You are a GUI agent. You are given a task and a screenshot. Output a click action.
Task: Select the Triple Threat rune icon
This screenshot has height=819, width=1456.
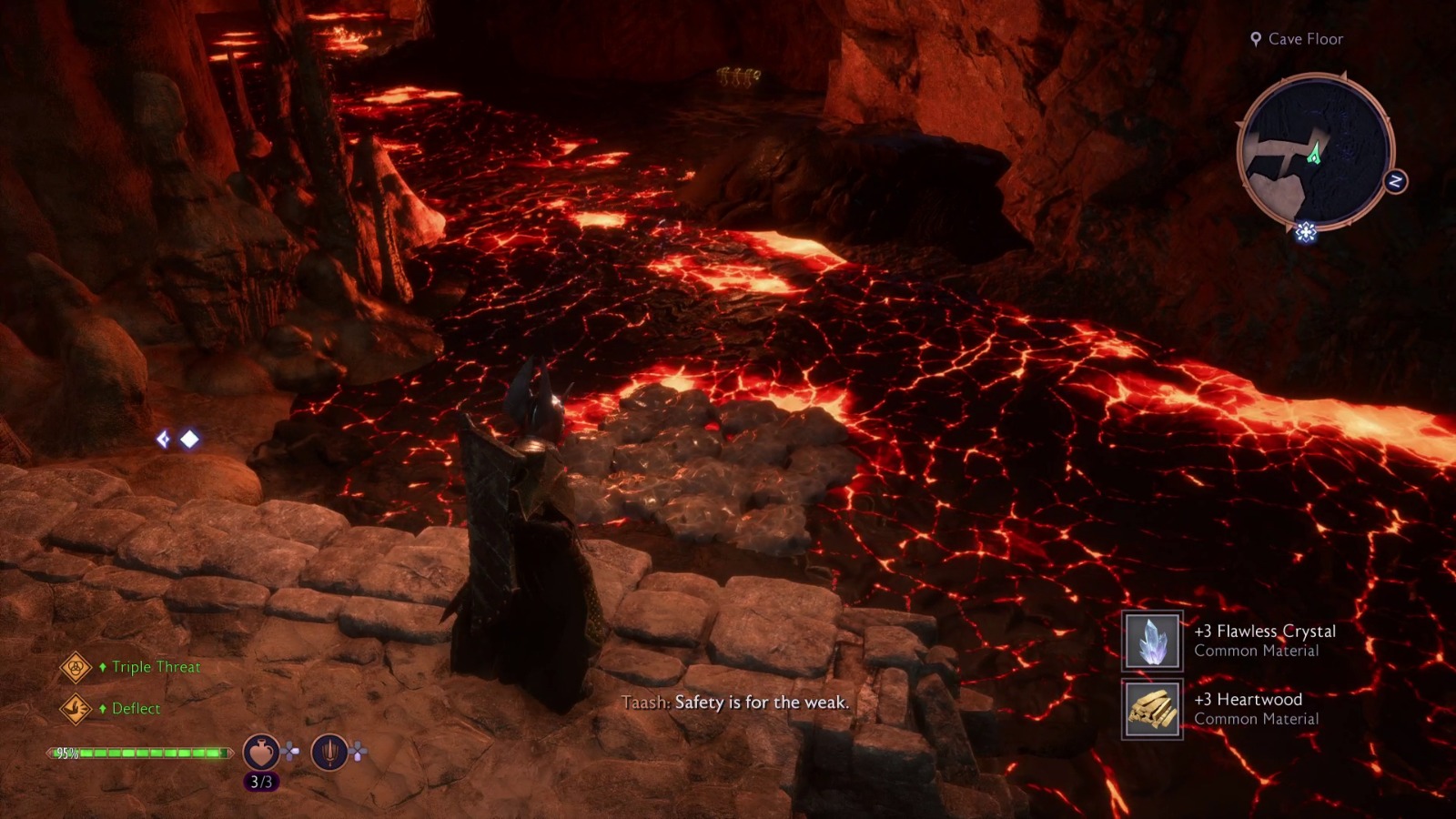coord(75,667)
